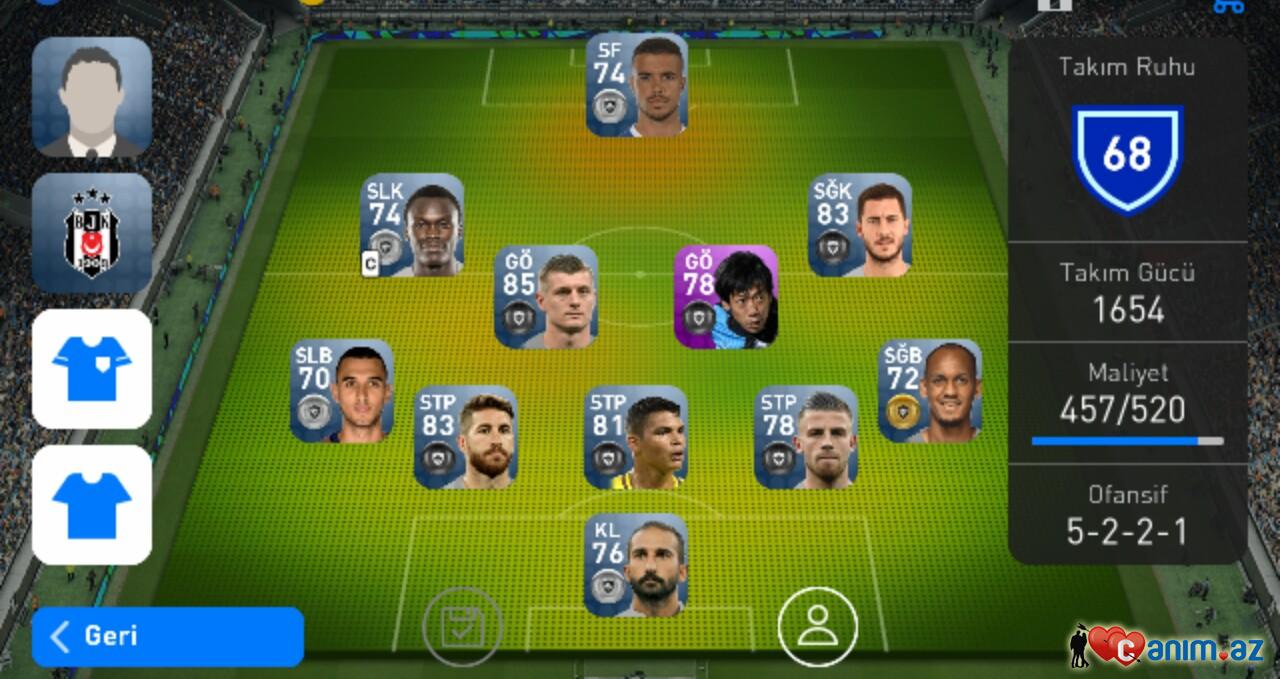Pick the SĞK 83 right winger card
The width and height of the screenshot is (1280, 679).
coord(860,225)
